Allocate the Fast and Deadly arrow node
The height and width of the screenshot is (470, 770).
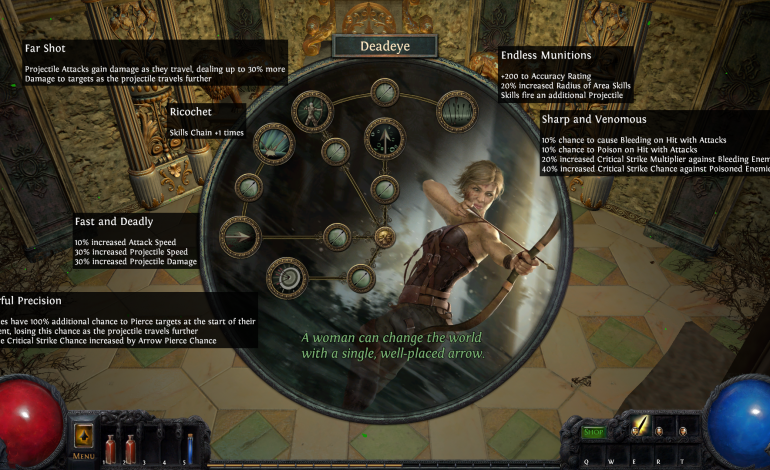240,236
